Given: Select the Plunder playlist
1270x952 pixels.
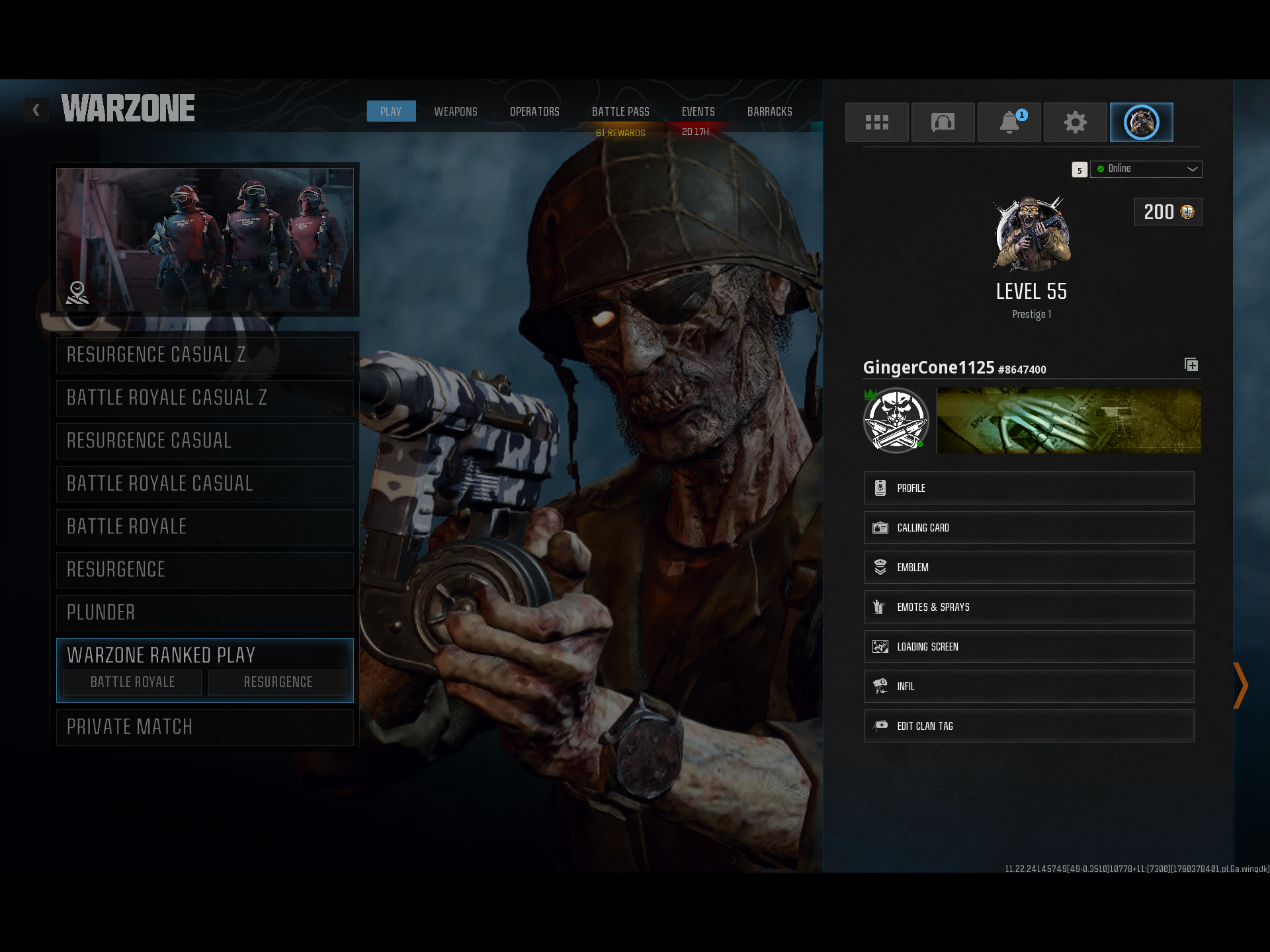Looking at the screenshot, I should 205,613.
